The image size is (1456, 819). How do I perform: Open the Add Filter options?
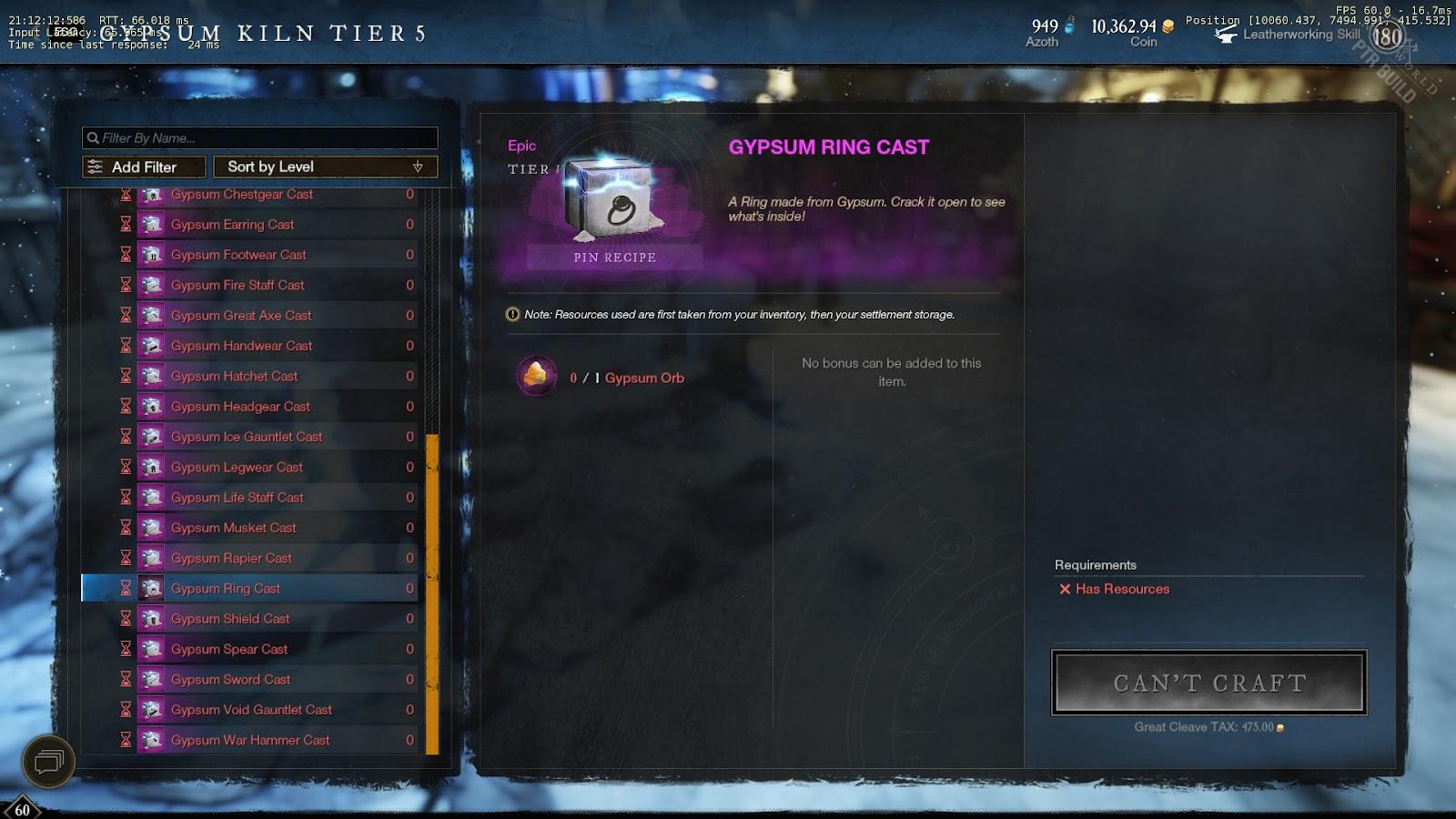coord(144,167)
